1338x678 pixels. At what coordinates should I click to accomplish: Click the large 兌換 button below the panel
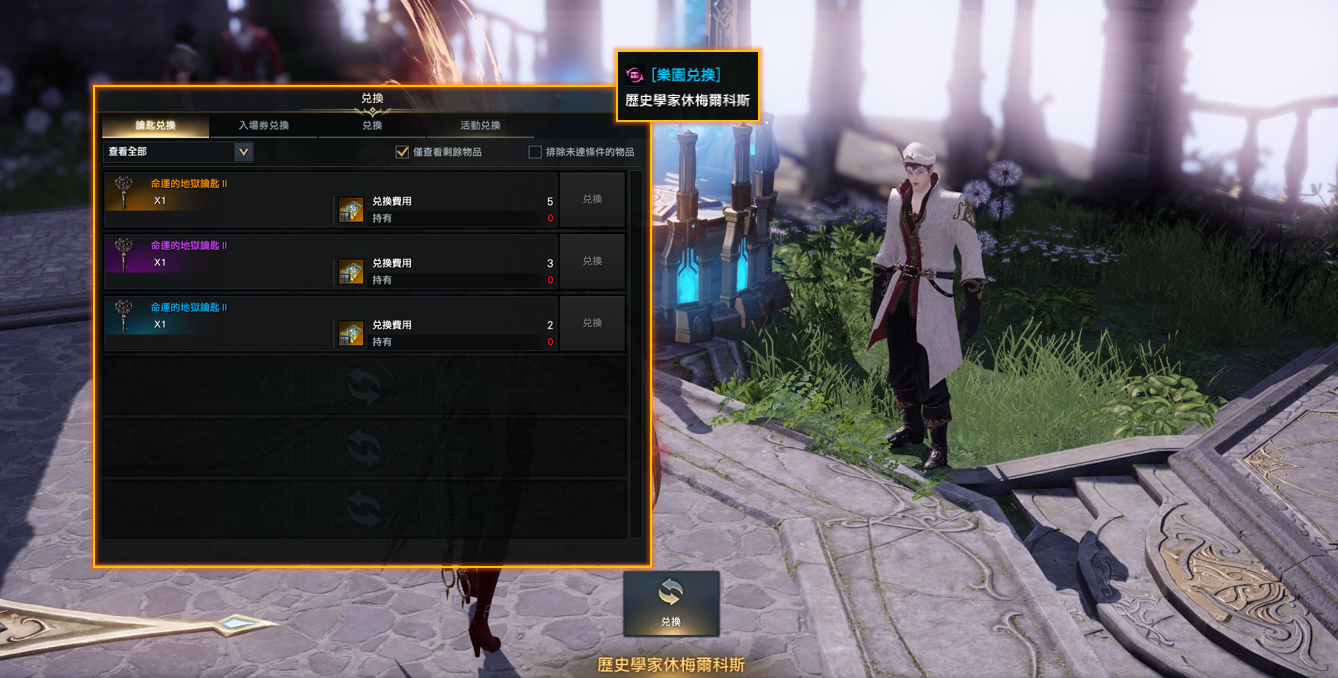[670, 603]
